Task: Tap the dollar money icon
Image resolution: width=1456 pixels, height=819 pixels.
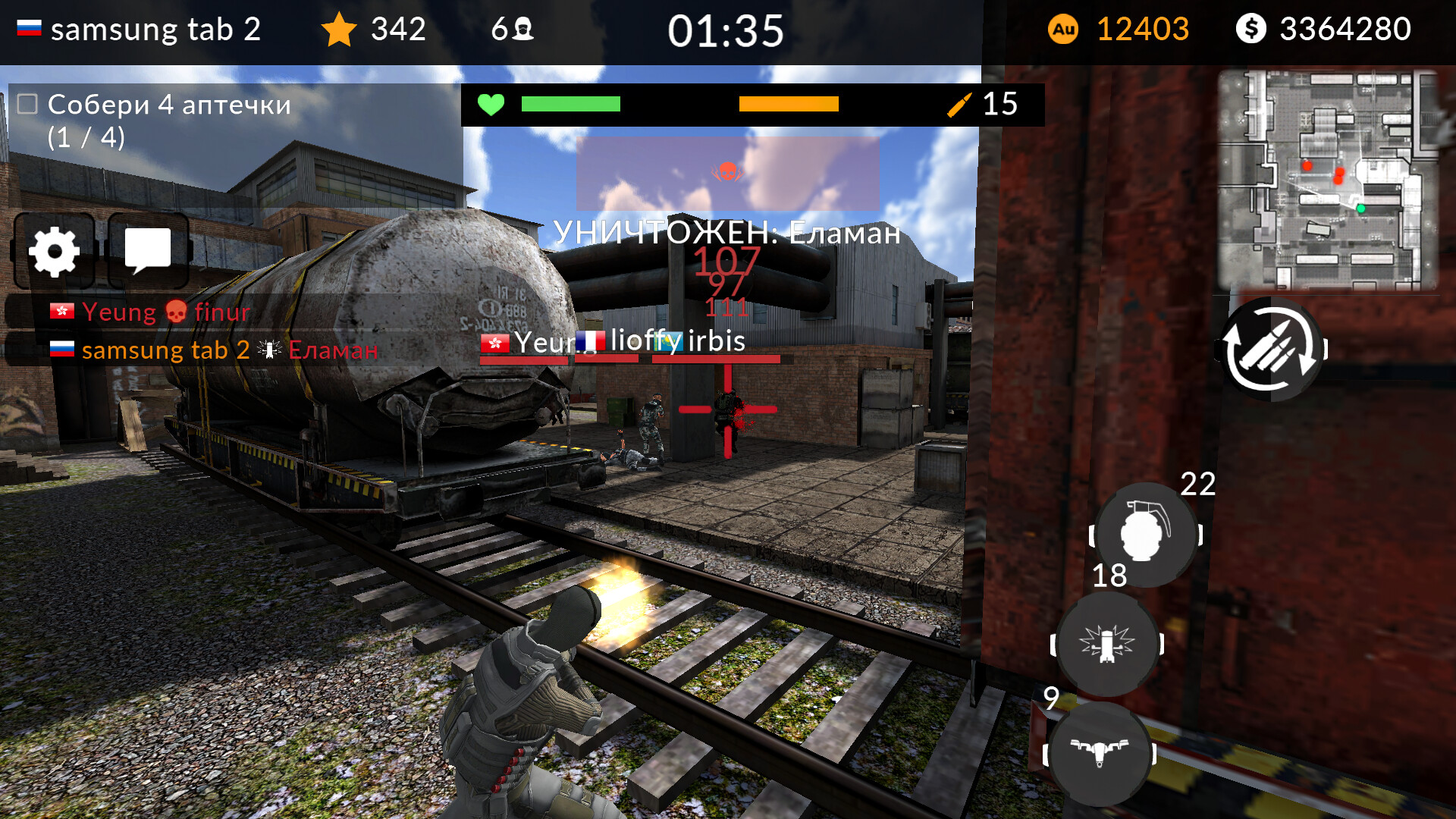Action: pyautogui.click(x=1253, y=28)
